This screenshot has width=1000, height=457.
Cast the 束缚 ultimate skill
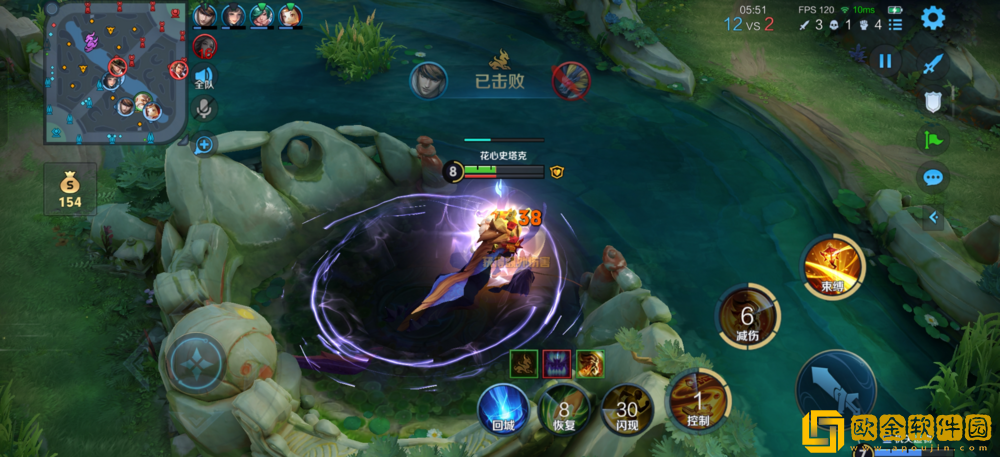(x=833, y=267)
